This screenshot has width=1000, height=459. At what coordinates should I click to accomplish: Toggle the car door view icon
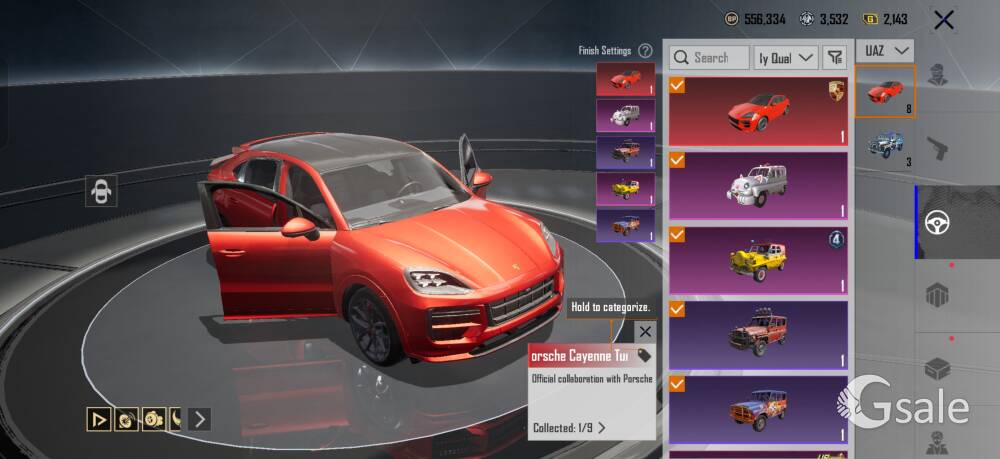click(101, 191)
